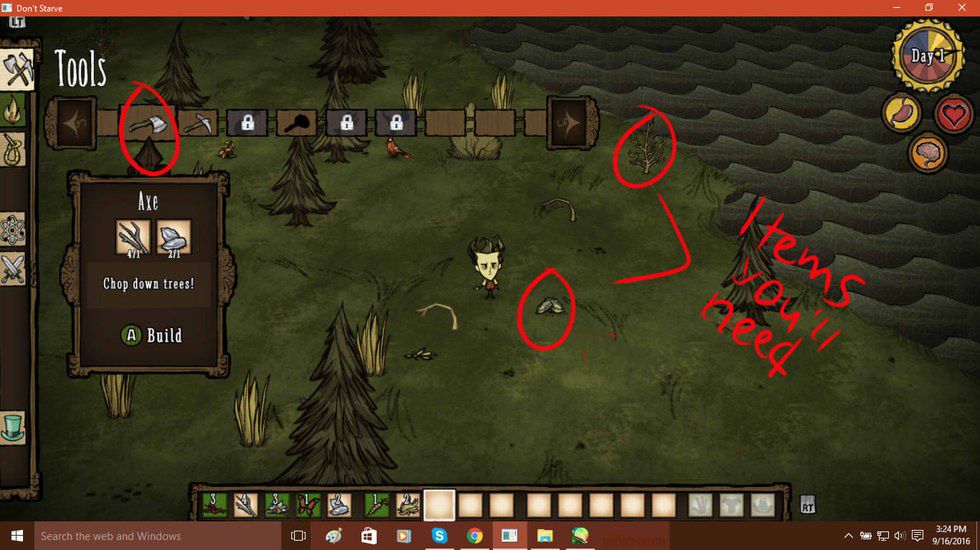Open the Chrome taskbar icon

(474, 536)
